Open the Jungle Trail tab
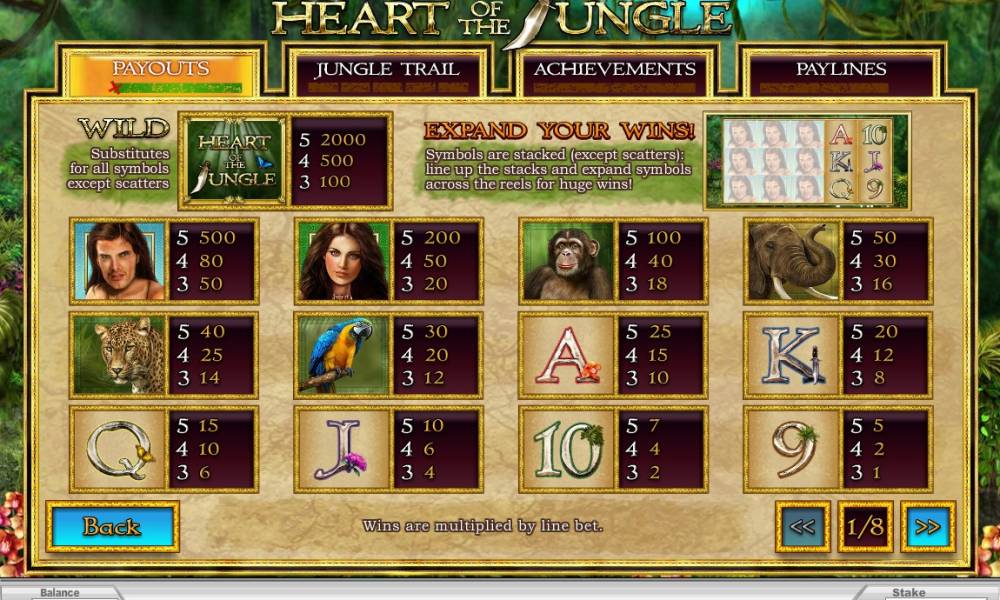 coord(387,71)
